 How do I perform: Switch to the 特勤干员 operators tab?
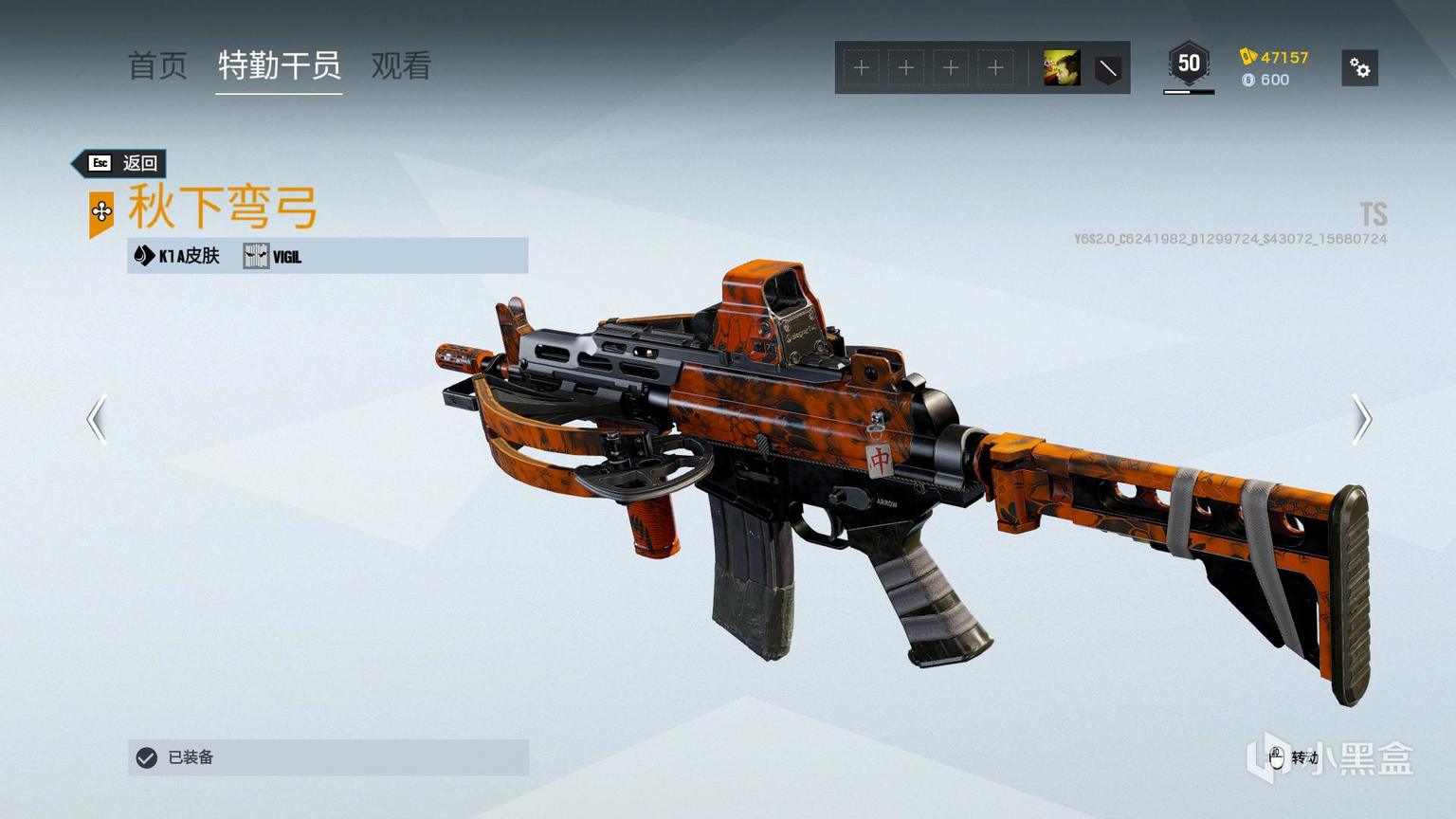(279, 66)
